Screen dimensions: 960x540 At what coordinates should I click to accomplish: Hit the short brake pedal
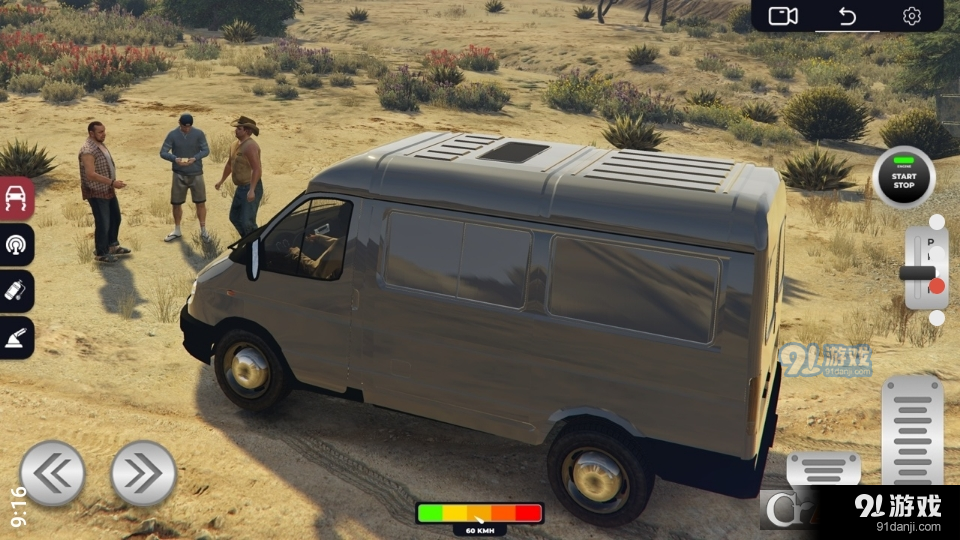click(x=823, y=468)
